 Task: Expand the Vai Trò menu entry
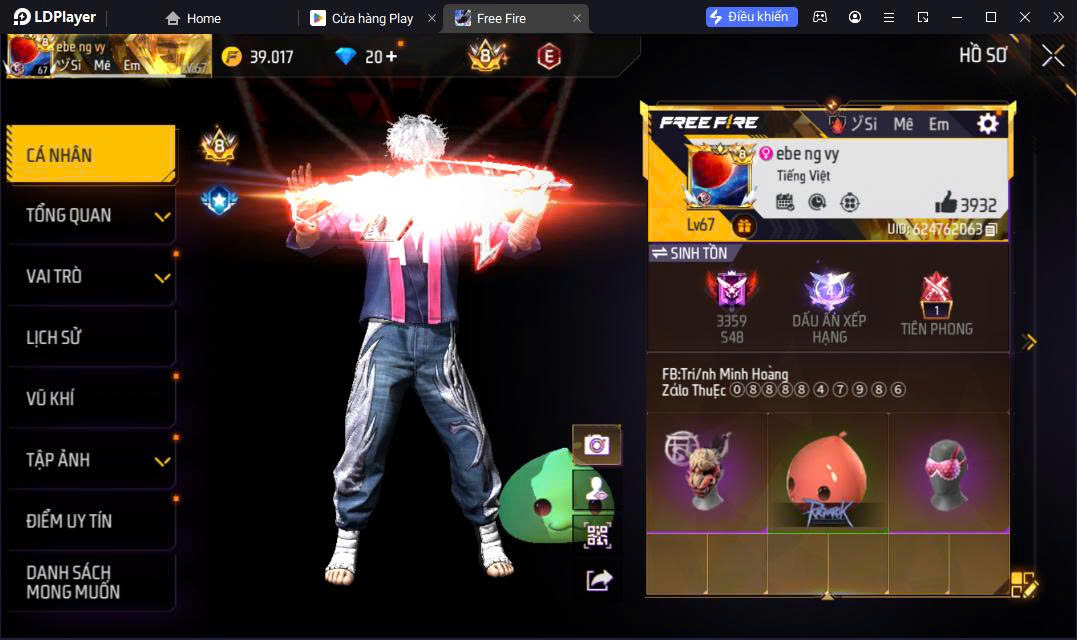(x=90, y=277)
